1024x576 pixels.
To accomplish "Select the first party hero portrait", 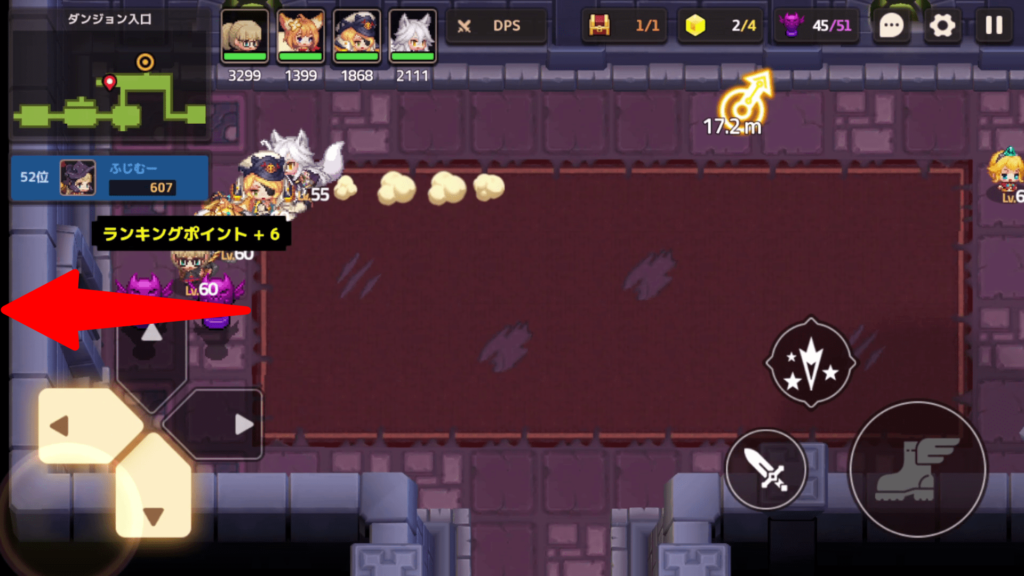I will (245, 37).
